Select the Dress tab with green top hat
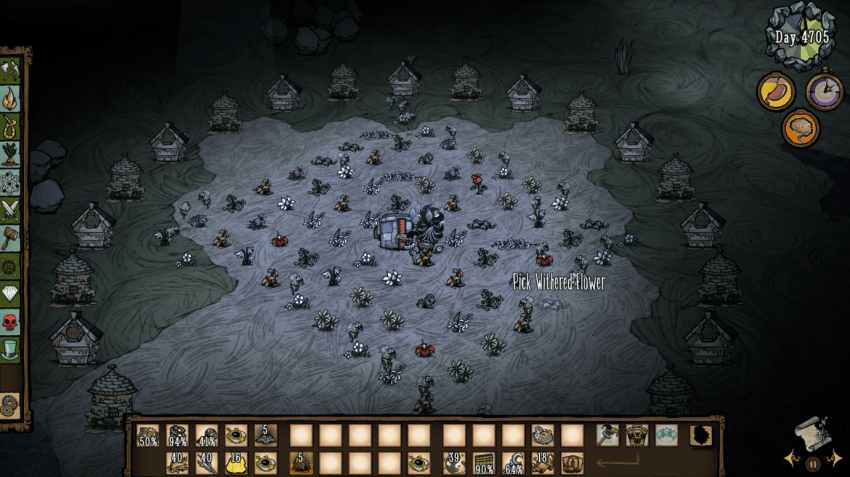This screenshot has height=477, width=850. coord(12,350)
